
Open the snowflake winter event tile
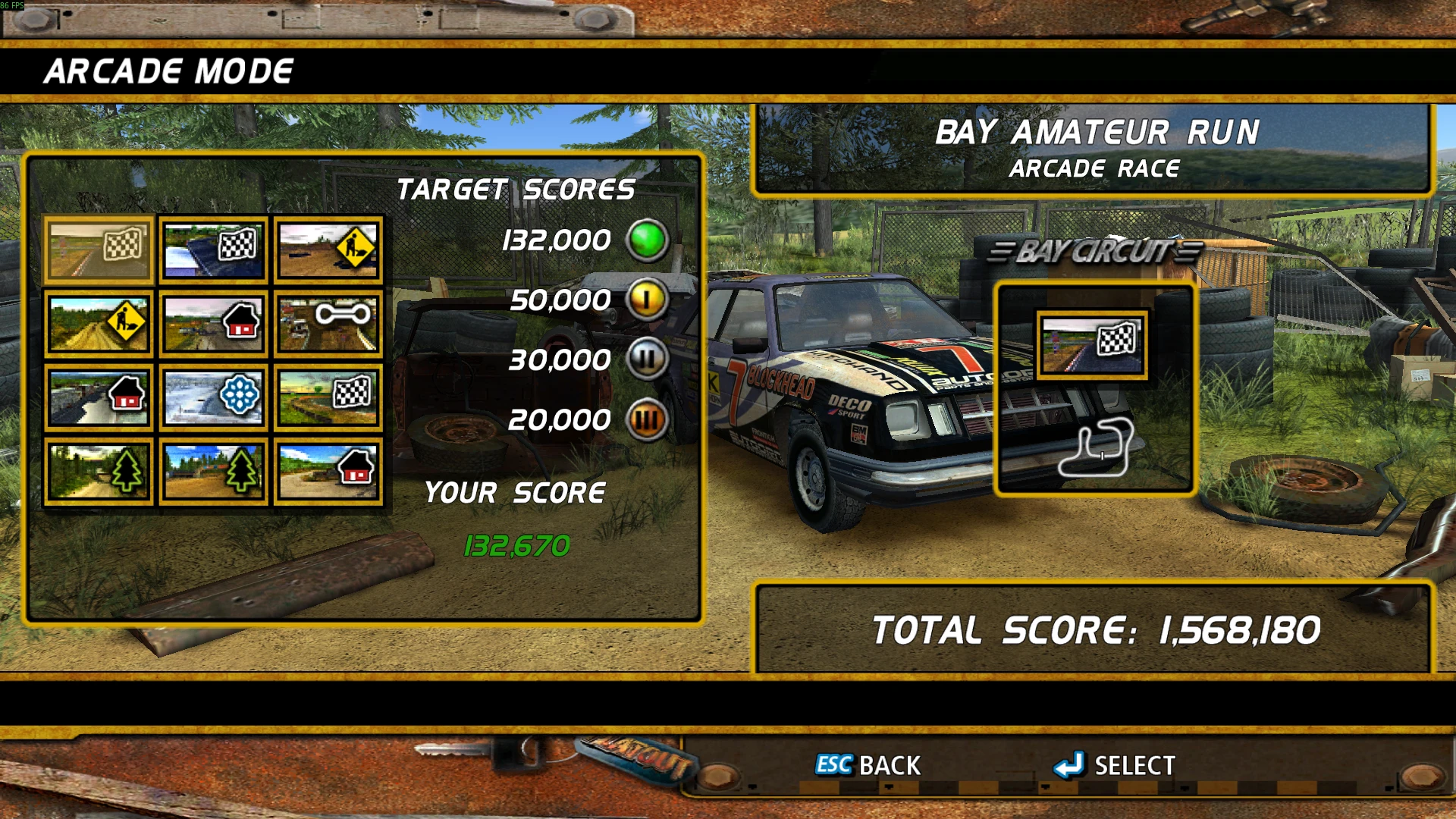[213, 397]
